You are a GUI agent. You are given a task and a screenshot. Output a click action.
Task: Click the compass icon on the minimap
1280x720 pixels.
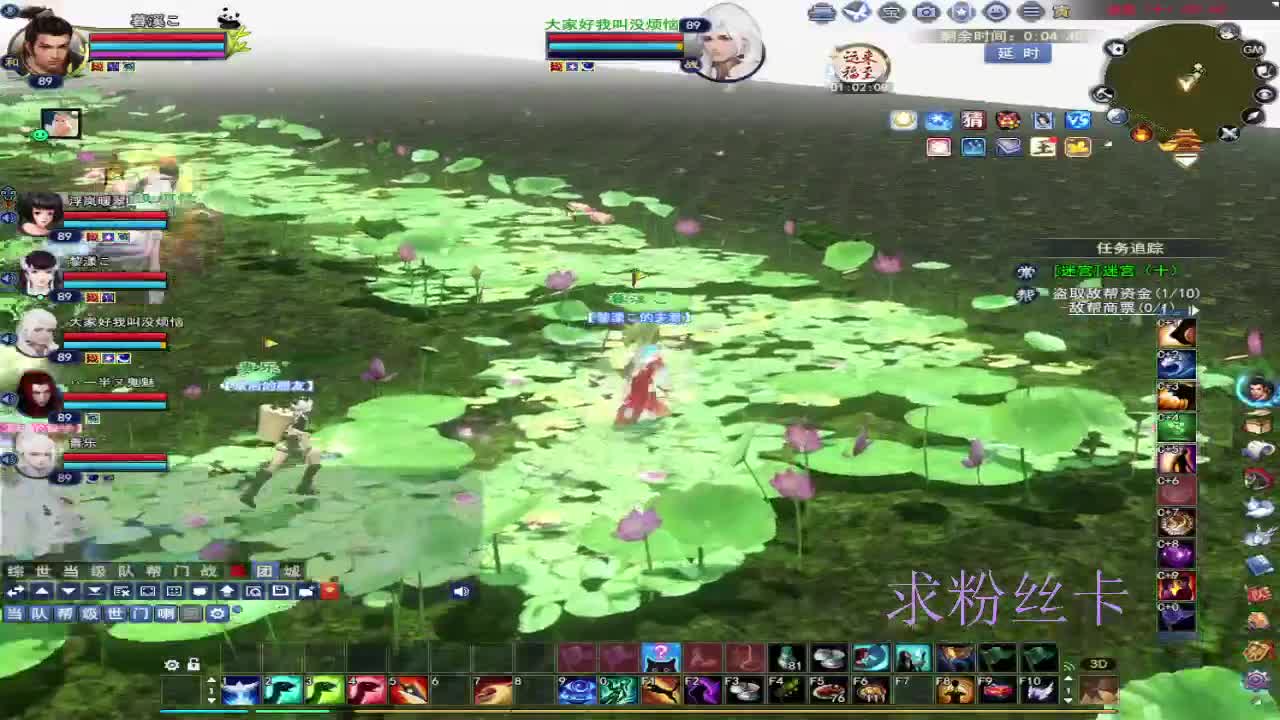click(x=1254, y=116)
